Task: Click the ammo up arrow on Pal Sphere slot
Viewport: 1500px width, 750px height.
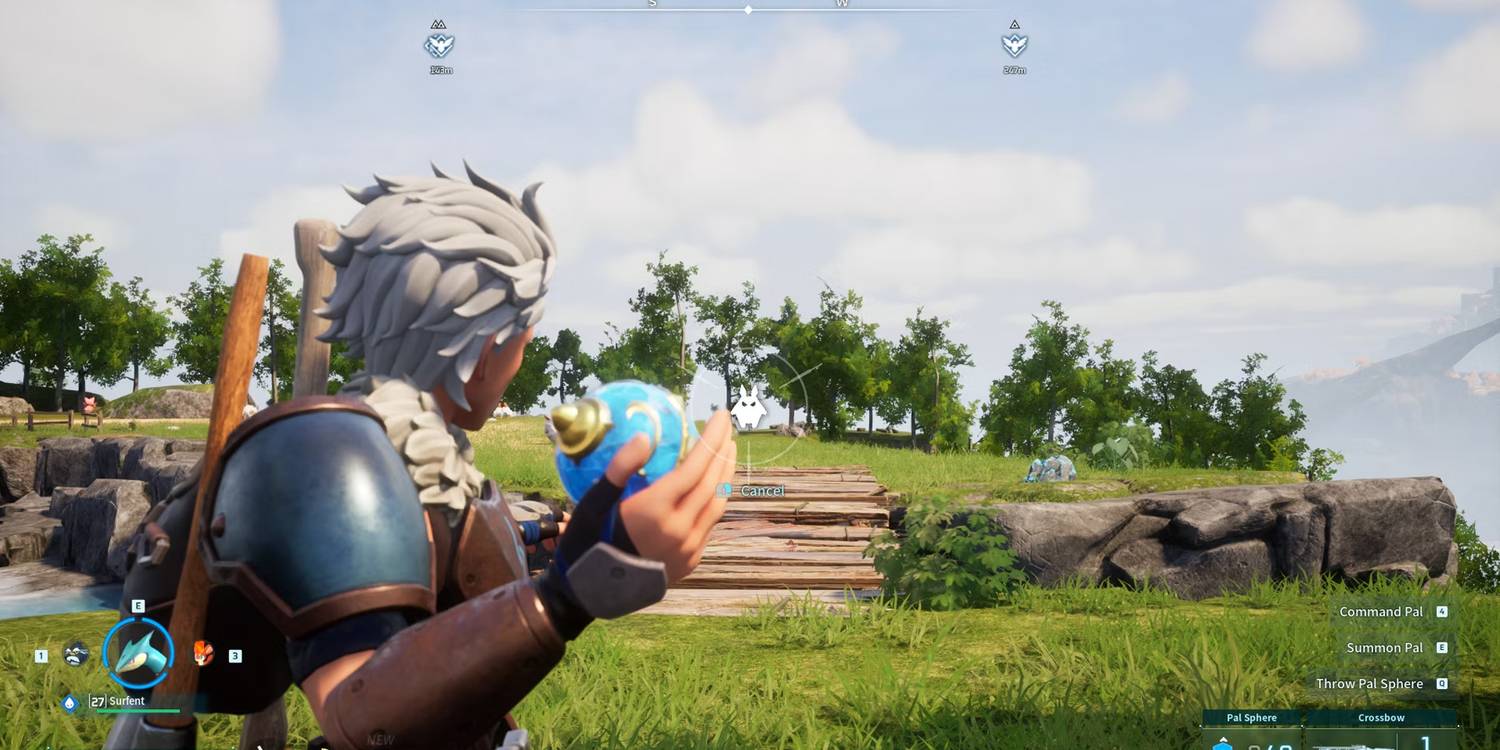Action: 1224,738
